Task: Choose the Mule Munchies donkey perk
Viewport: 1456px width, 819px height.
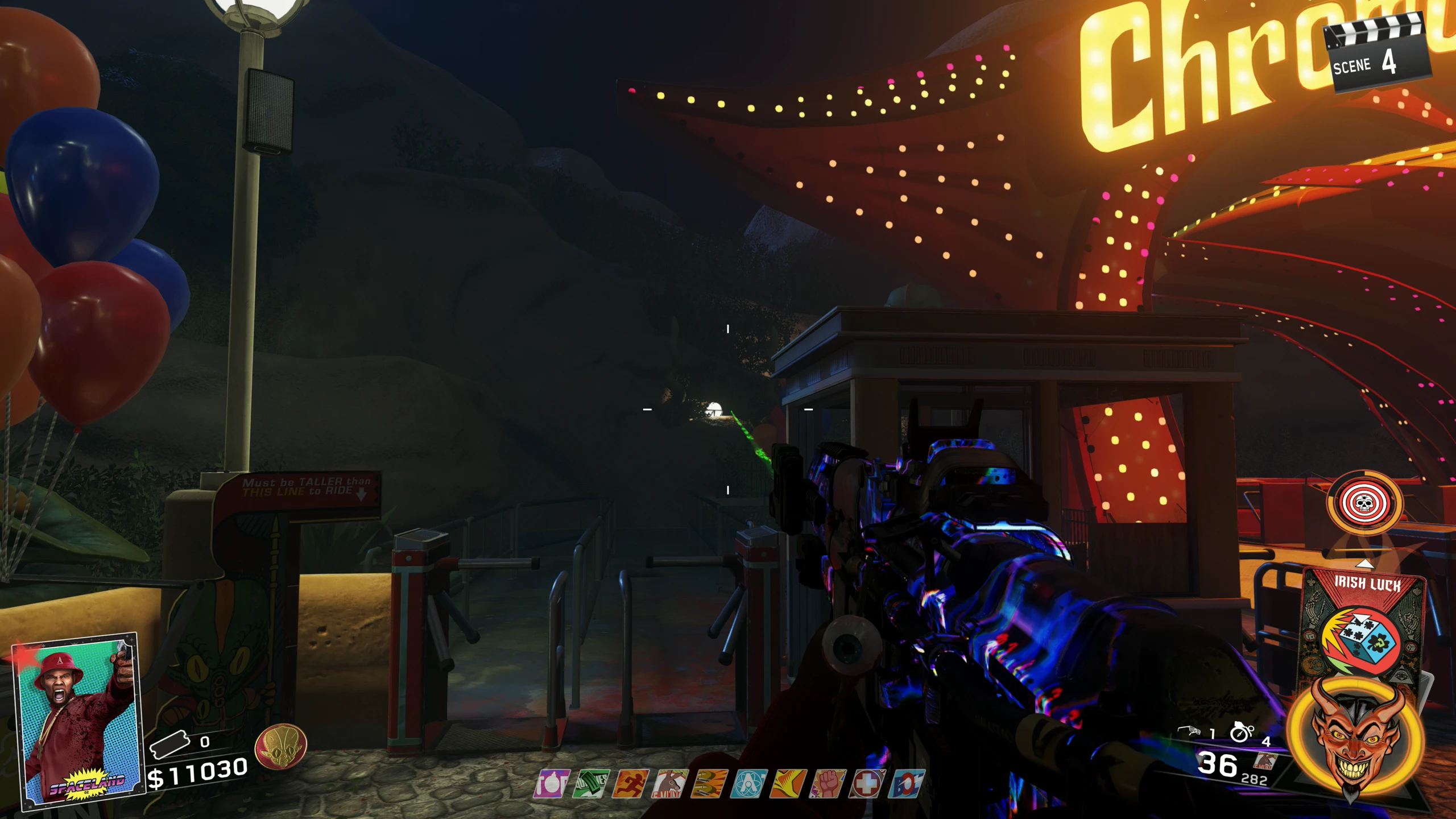Action: (x=670, y=784)
